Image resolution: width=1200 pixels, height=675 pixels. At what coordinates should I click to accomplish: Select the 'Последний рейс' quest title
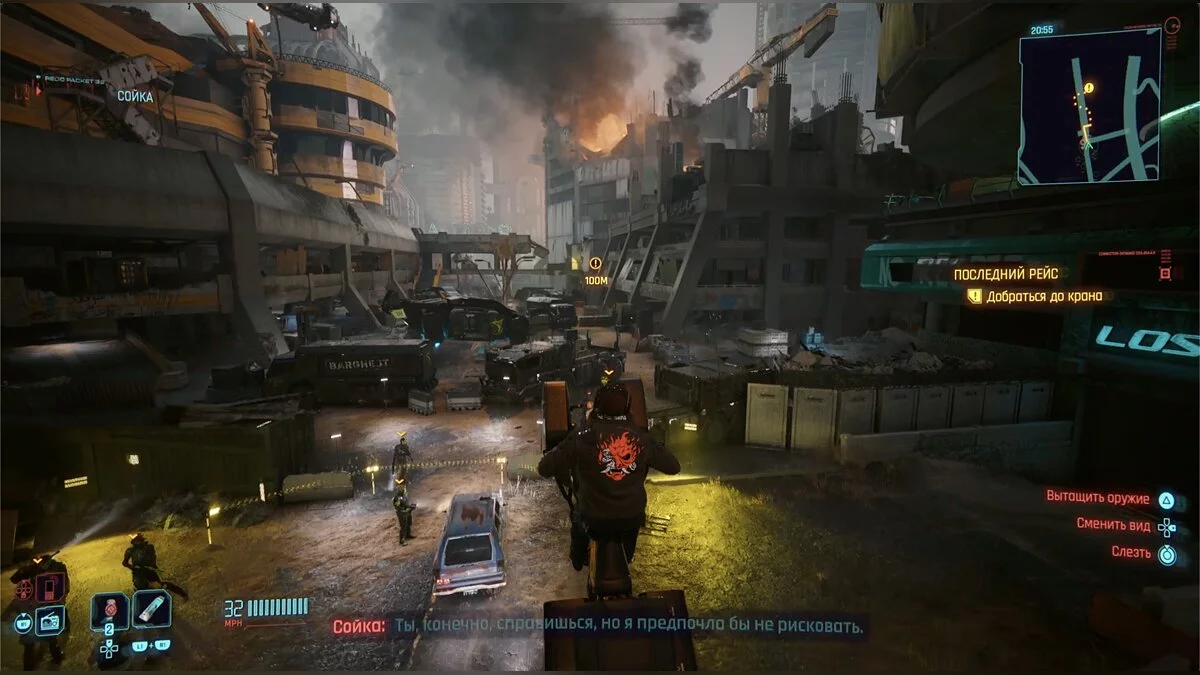1004,273
